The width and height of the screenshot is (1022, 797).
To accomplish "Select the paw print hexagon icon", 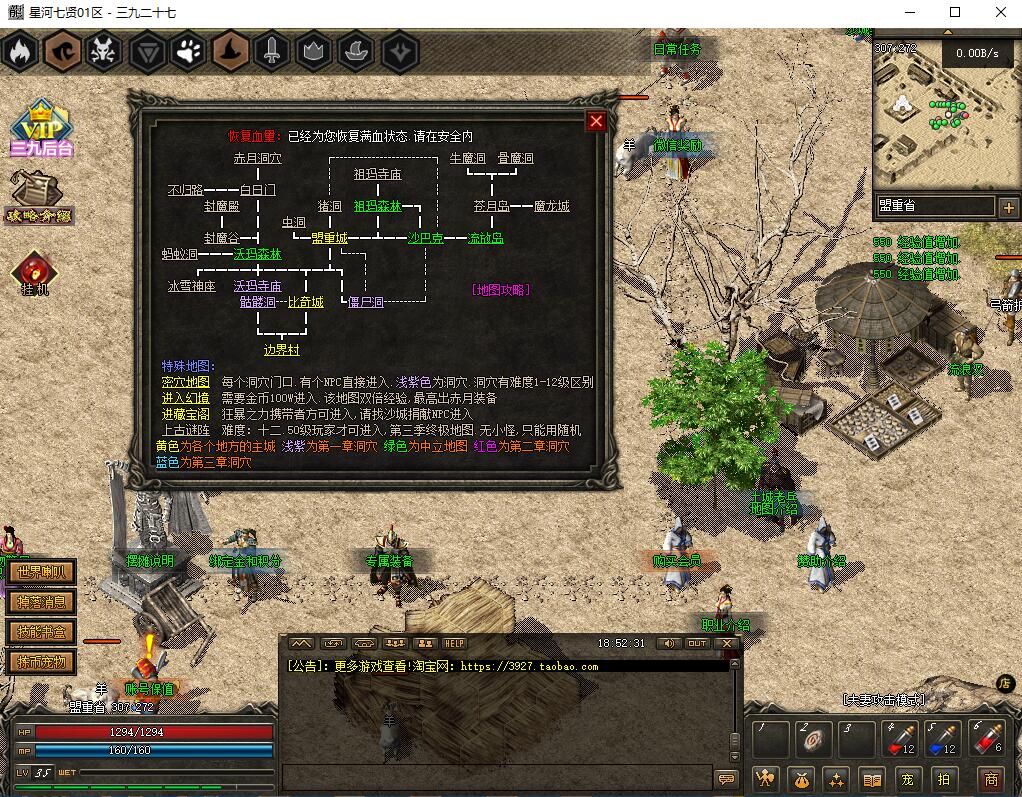I will pyautogui.click(x=183, y=51).
